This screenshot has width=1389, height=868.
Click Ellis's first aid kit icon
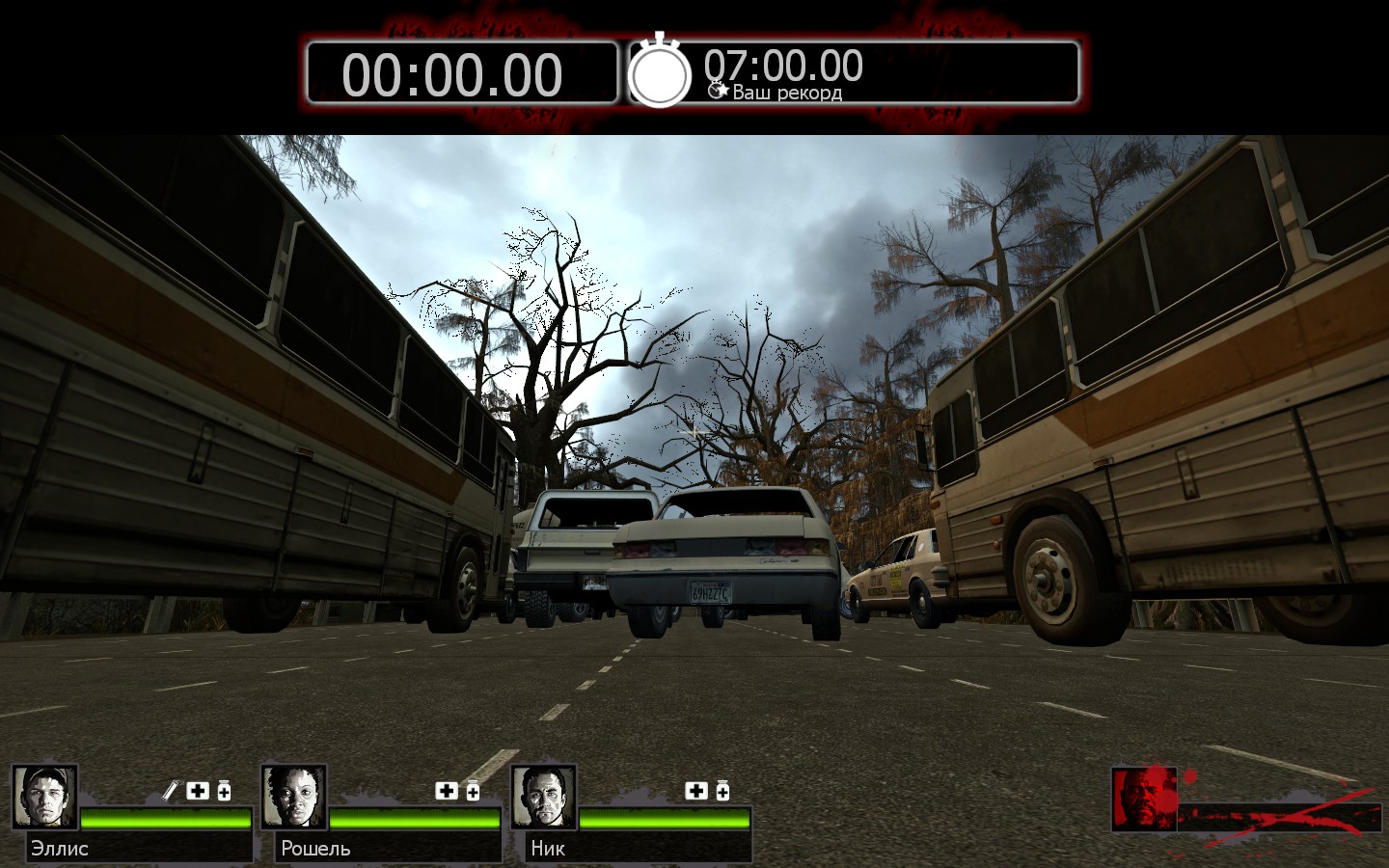pyautogui.click(x=198, y=791)
